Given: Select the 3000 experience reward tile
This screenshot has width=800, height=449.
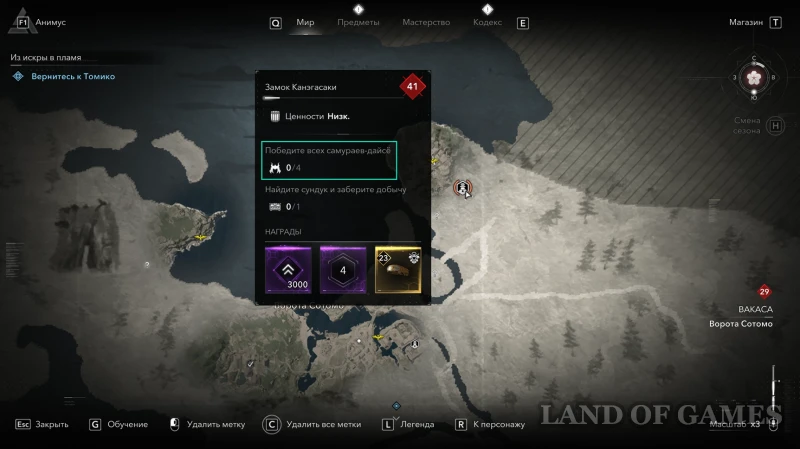Looking at the screenshot, I should click(287, 271).
